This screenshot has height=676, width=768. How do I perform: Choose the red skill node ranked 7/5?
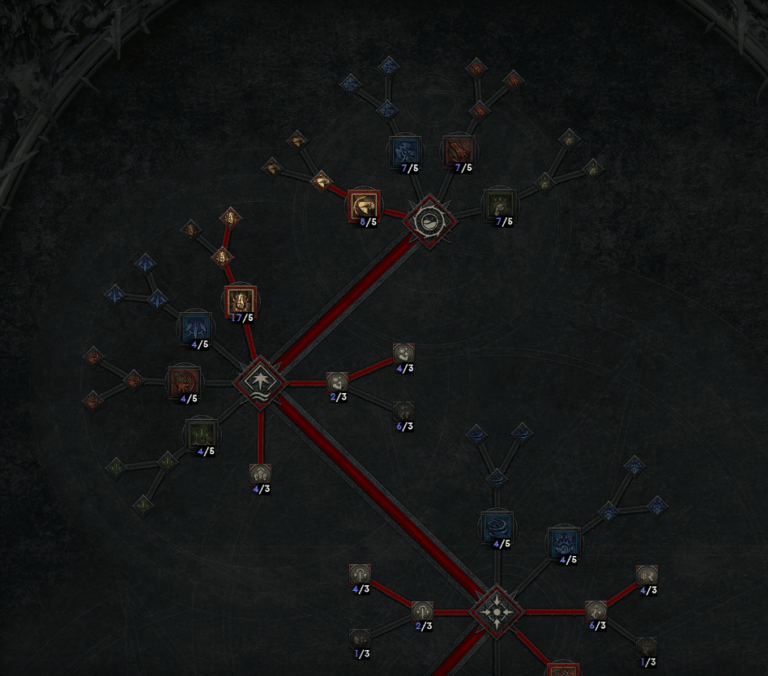pos(459,152)
